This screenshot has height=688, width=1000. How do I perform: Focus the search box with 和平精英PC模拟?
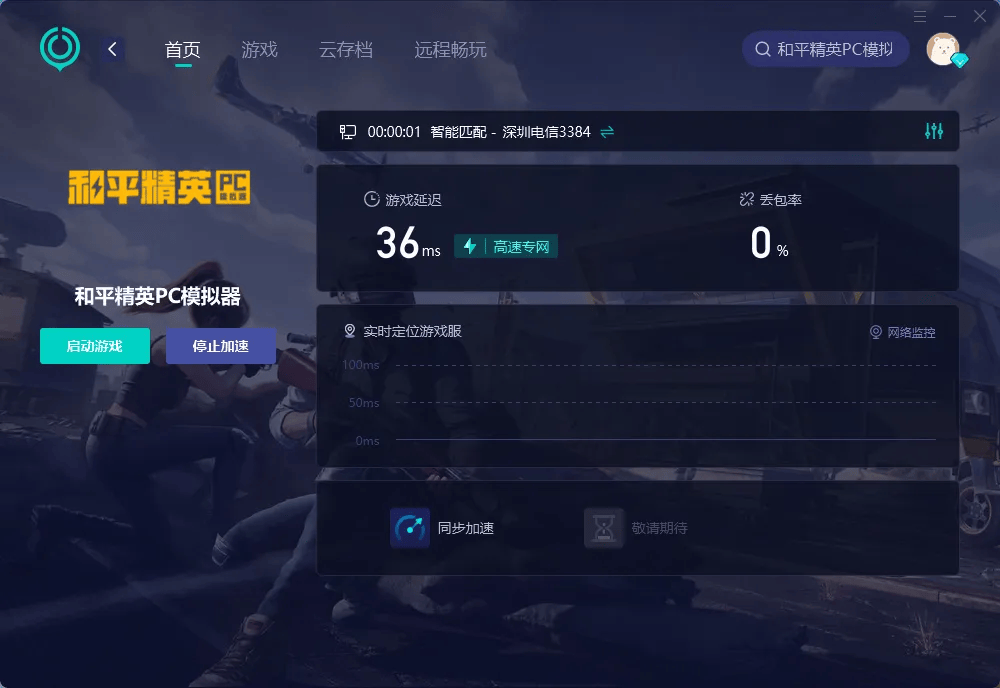click(825, 49)
